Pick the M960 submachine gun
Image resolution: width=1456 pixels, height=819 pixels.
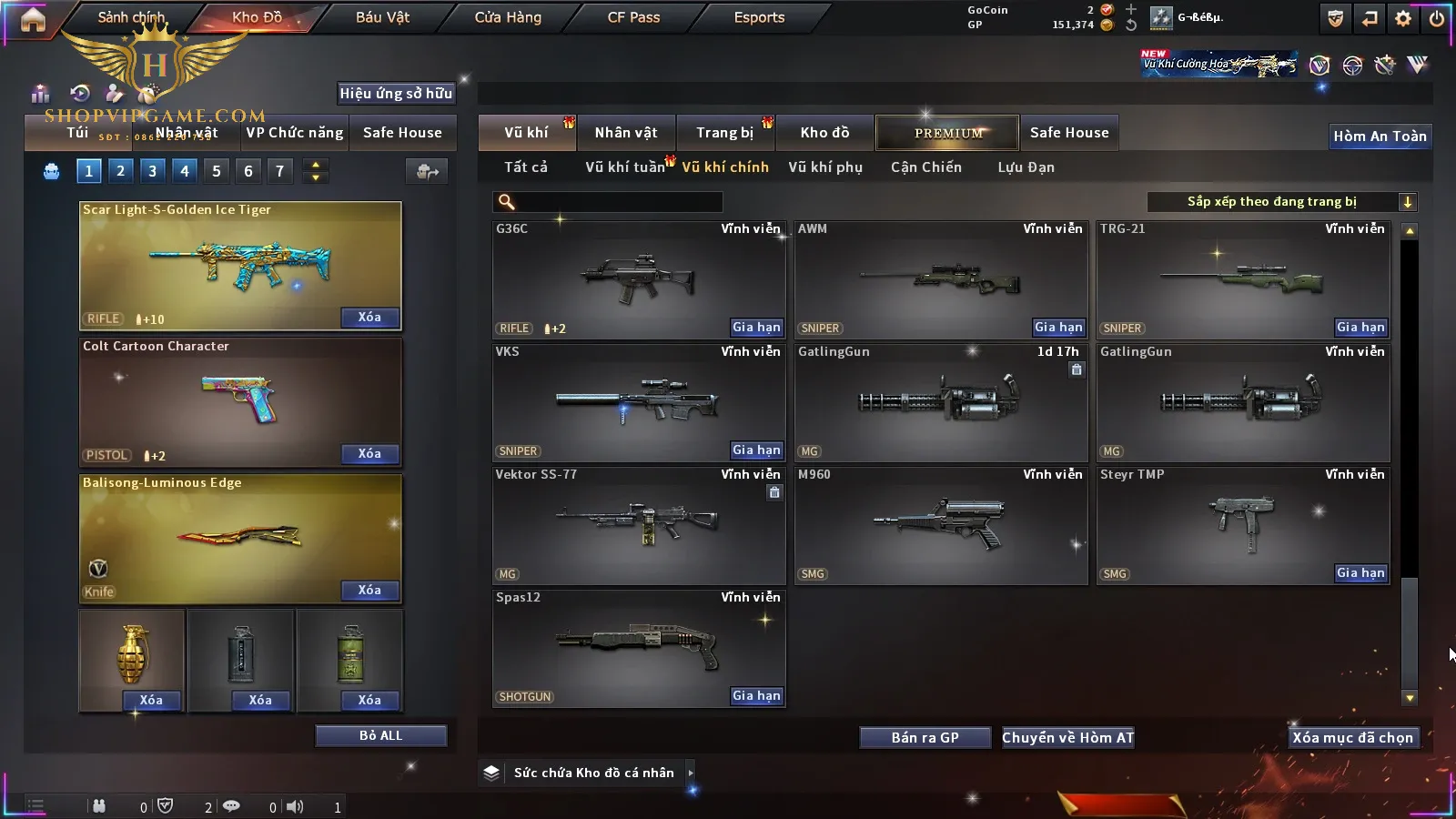pyautogui.click(x=940, y=525)
